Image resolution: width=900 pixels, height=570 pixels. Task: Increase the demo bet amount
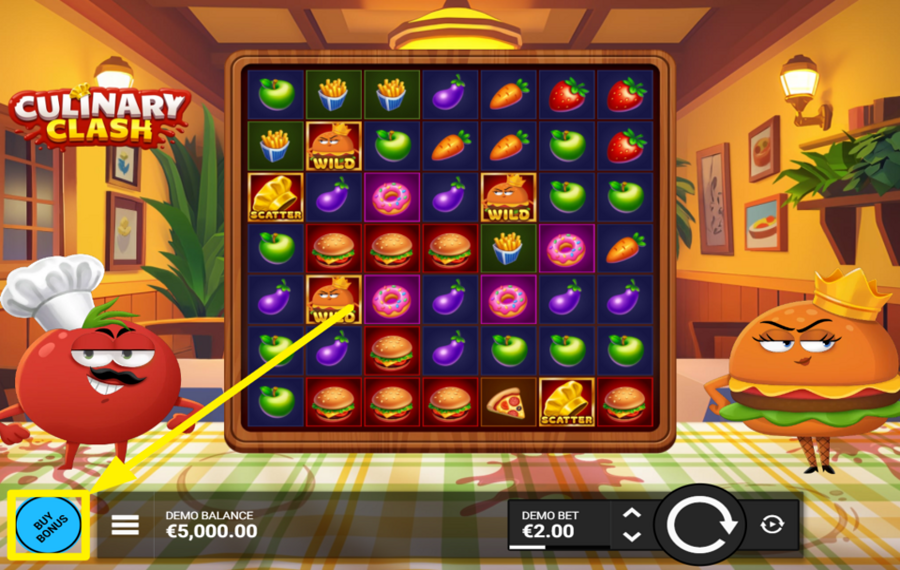tap(631, 514)
